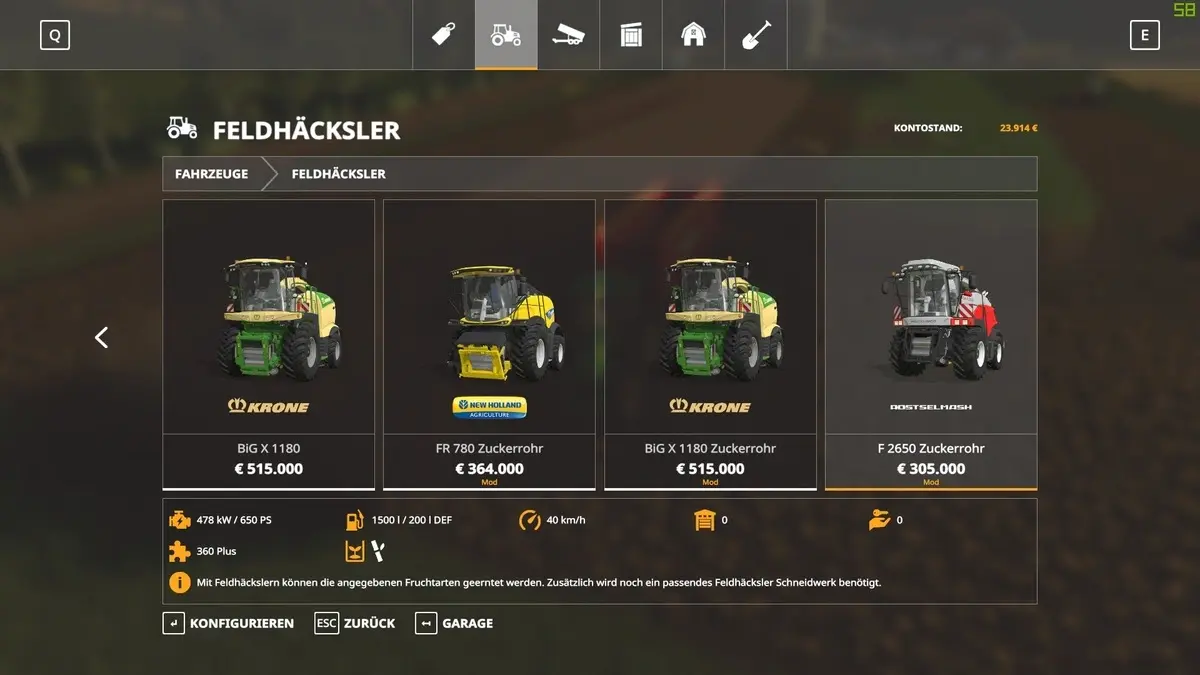Switch to the shovel landscaping tab
The image size is (1200, 675).
point(755,35)
